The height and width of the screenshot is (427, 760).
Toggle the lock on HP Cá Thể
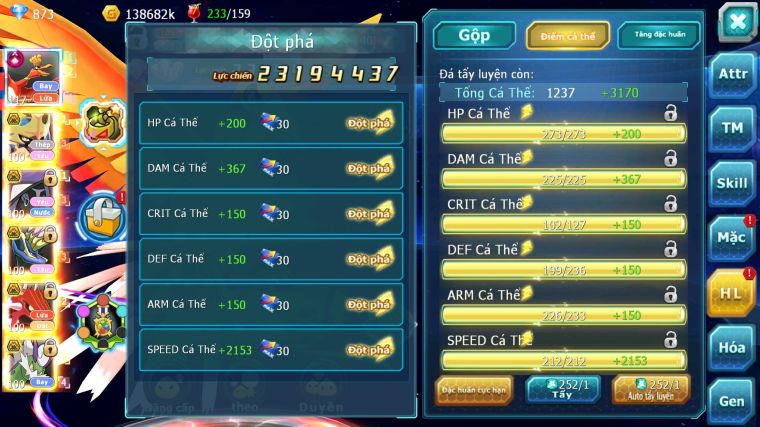(670, 113)
